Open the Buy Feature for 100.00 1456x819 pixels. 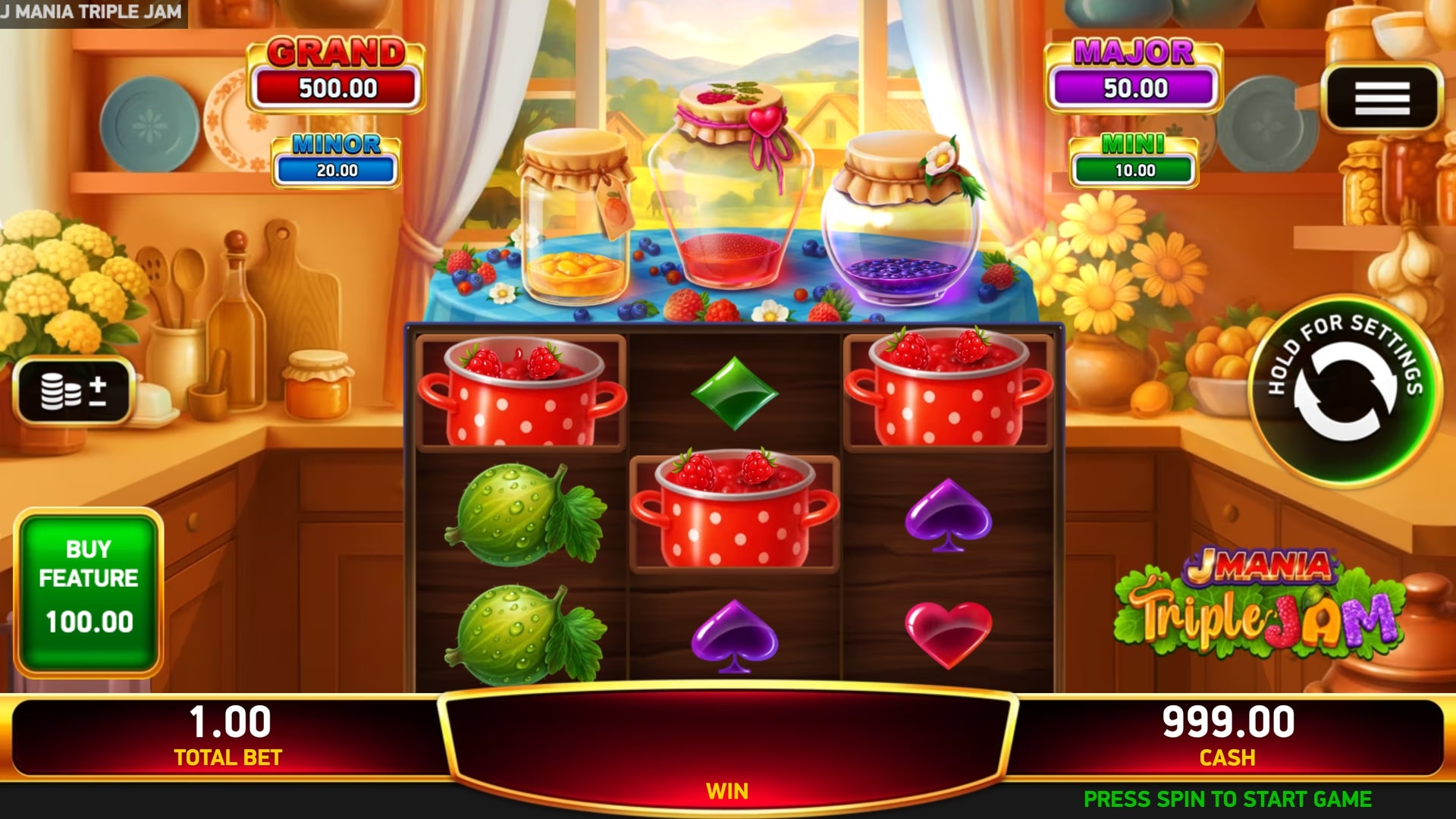(x=89, y=592)
